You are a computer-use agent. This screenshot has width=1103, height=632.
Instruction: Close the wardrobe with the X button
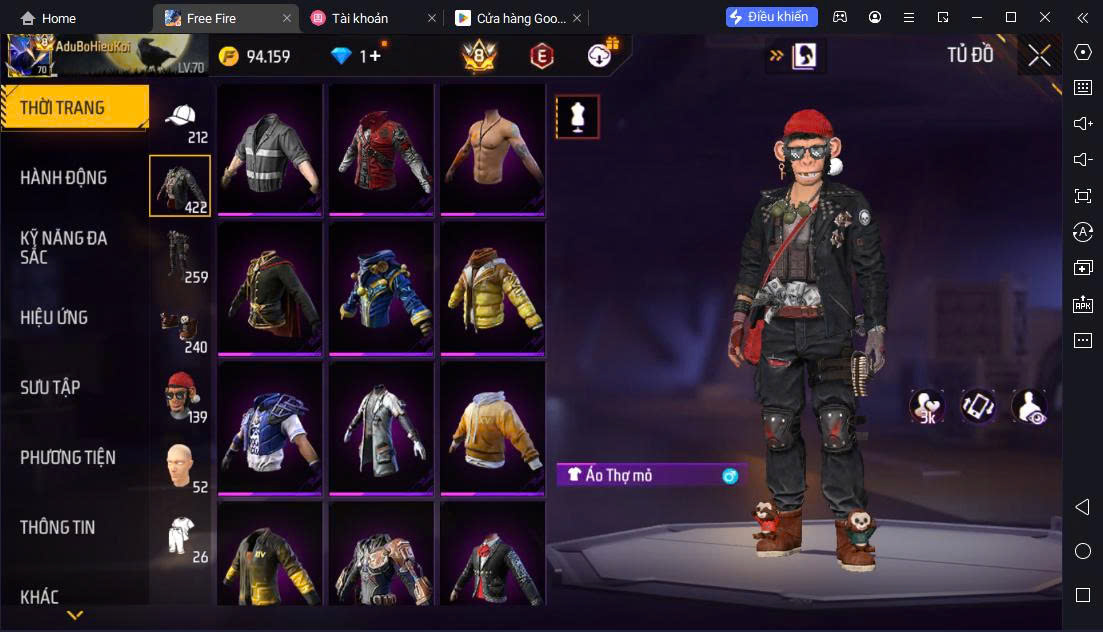[1039, 56]
